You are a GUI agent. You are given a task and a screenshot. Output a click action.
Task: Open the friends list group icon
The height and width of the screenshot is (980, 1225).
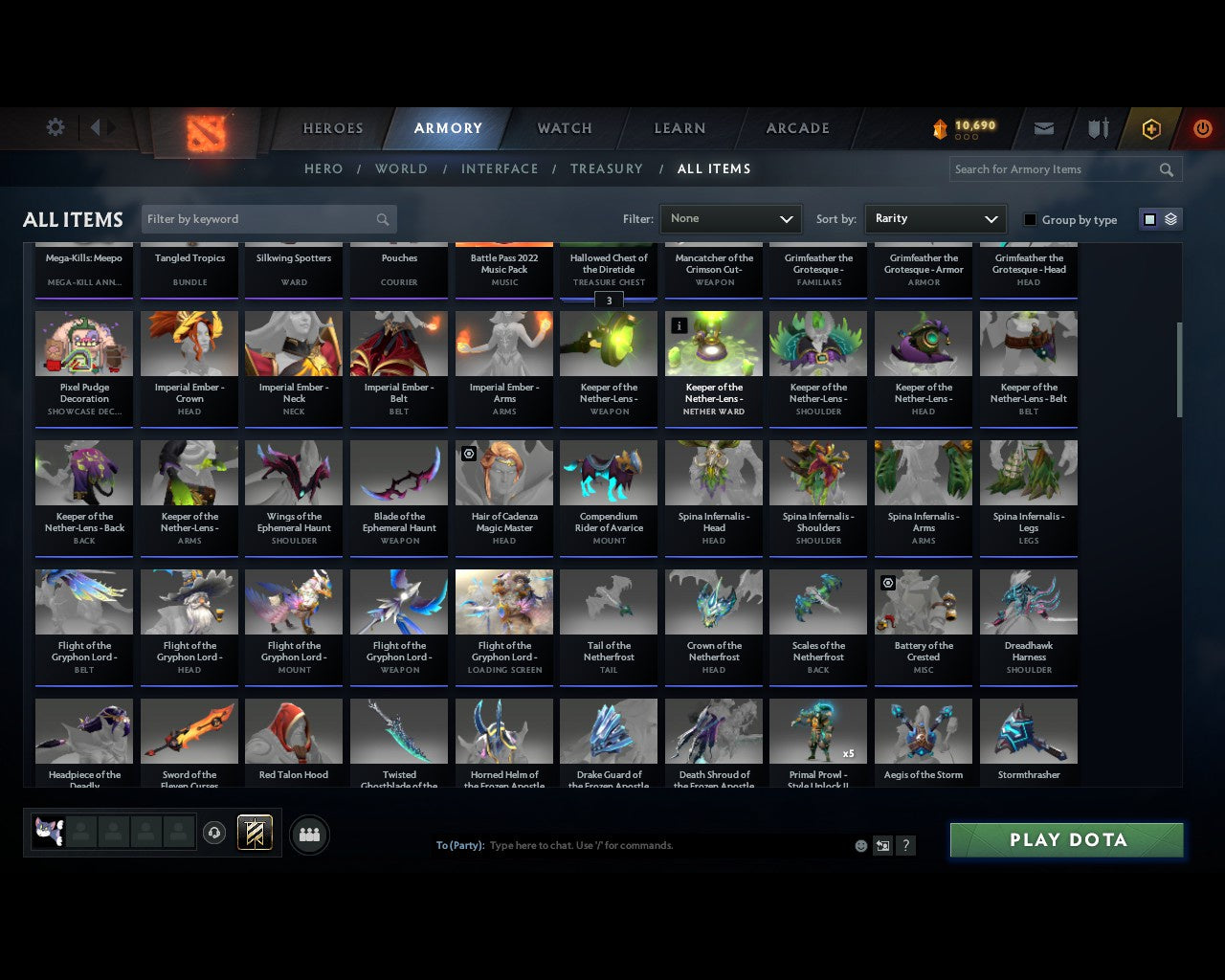click(309, 835)
